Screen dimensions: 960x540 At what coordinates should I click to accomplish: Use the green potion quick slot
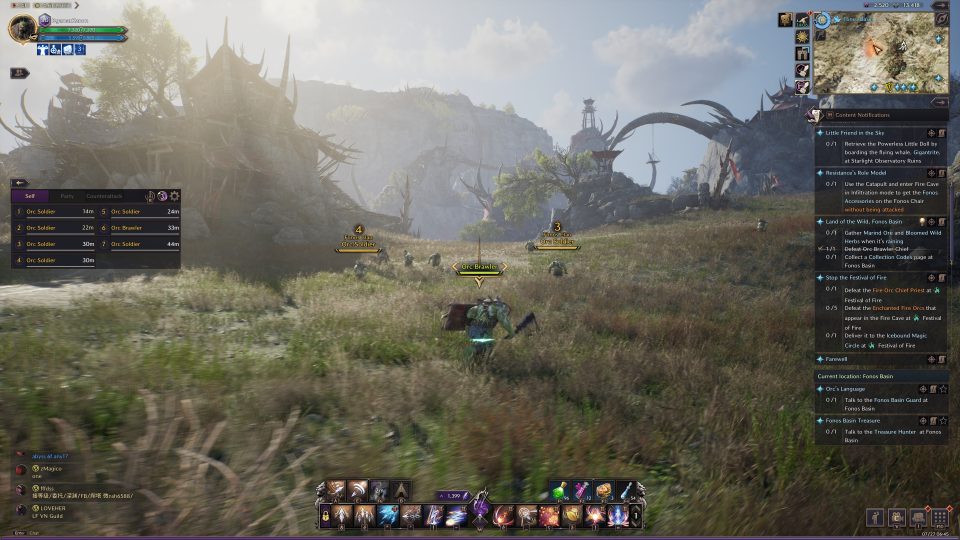tap(560, 490)
